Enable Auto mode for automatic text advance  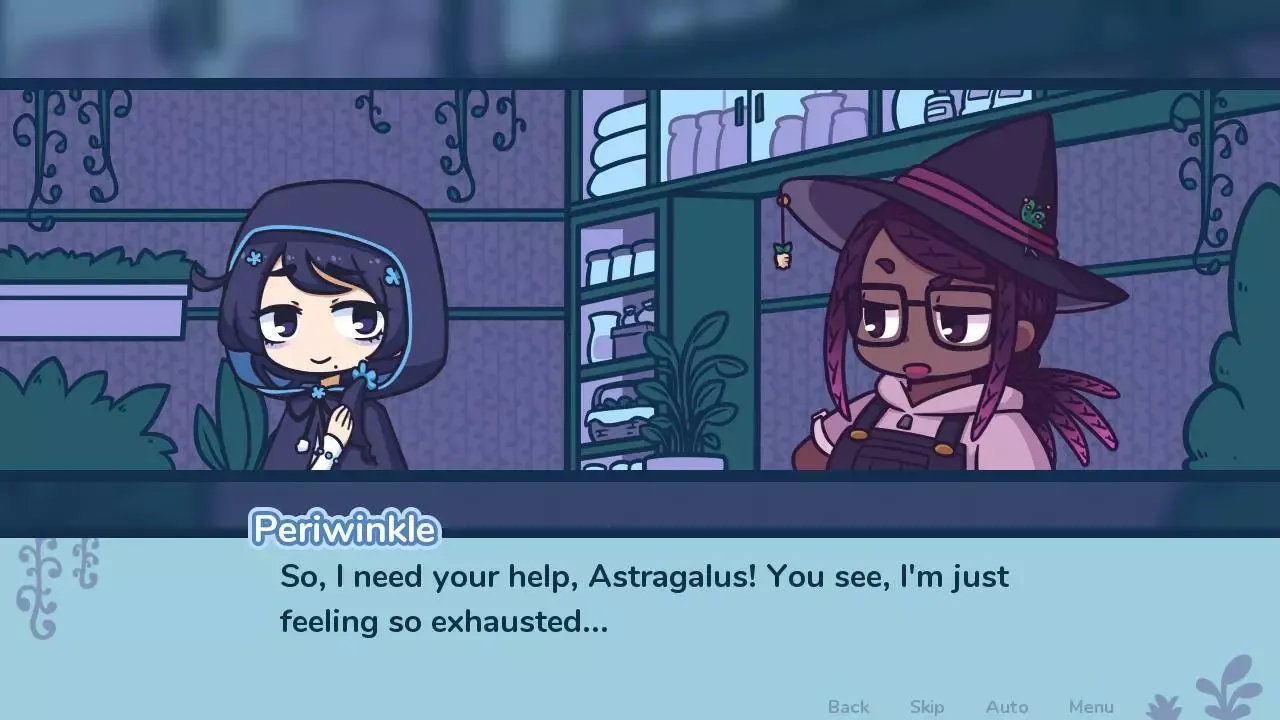tap(1007, 706)
